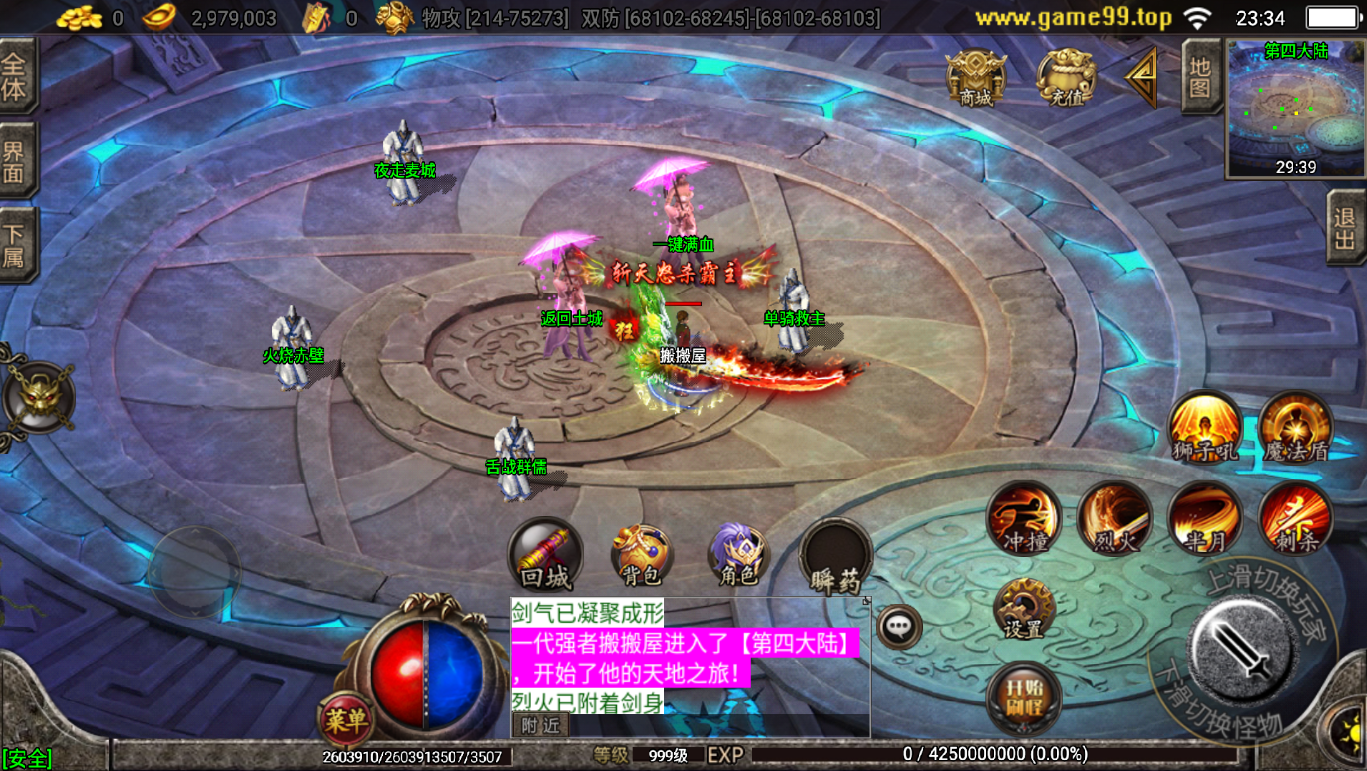Viewport: 1367px width, 771px height.
Task: Activate the 冲撞 charge skill
Action: click(x=1024, y=518)
